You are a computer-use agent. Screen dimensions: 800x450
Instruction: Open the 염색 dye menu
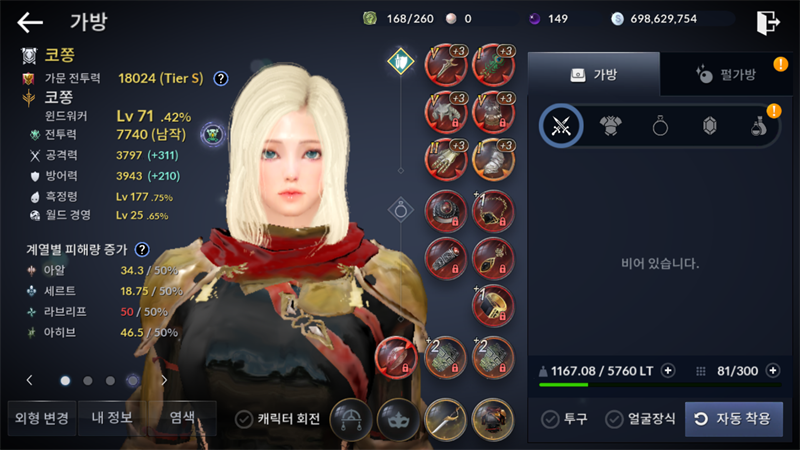pyautogui.click(x=181, y=418)
